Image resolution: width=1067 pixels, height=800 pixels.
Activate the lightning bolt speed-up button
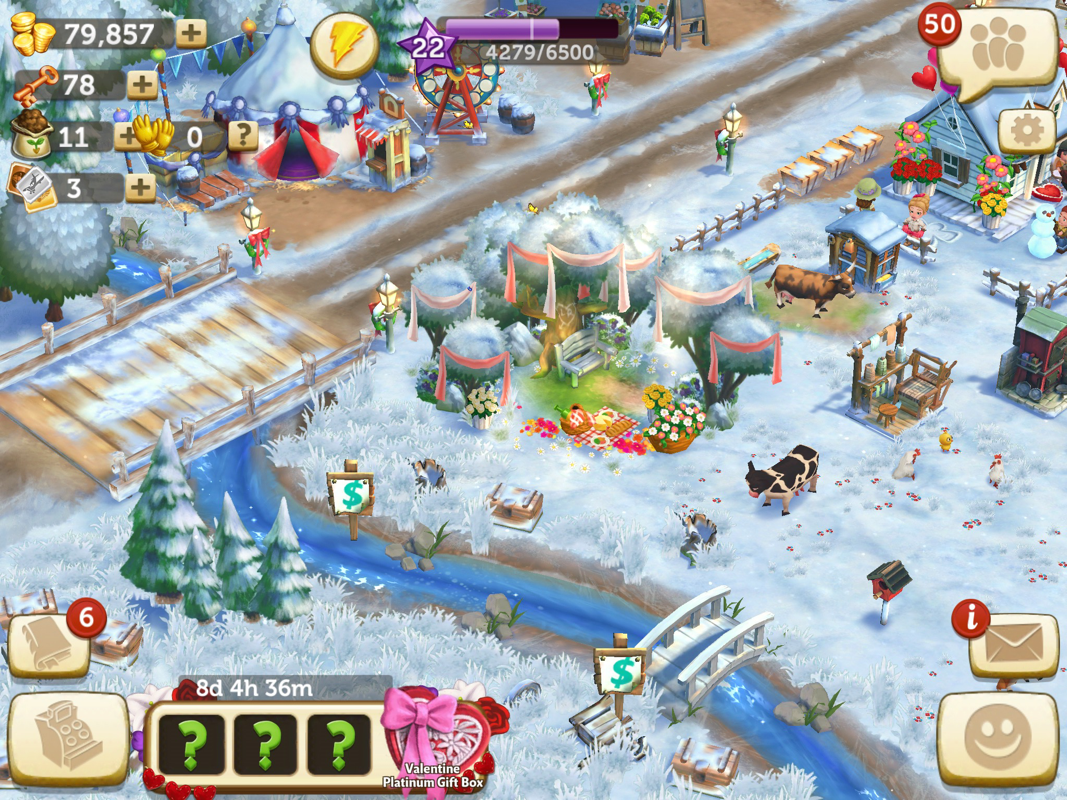point(343,45)
